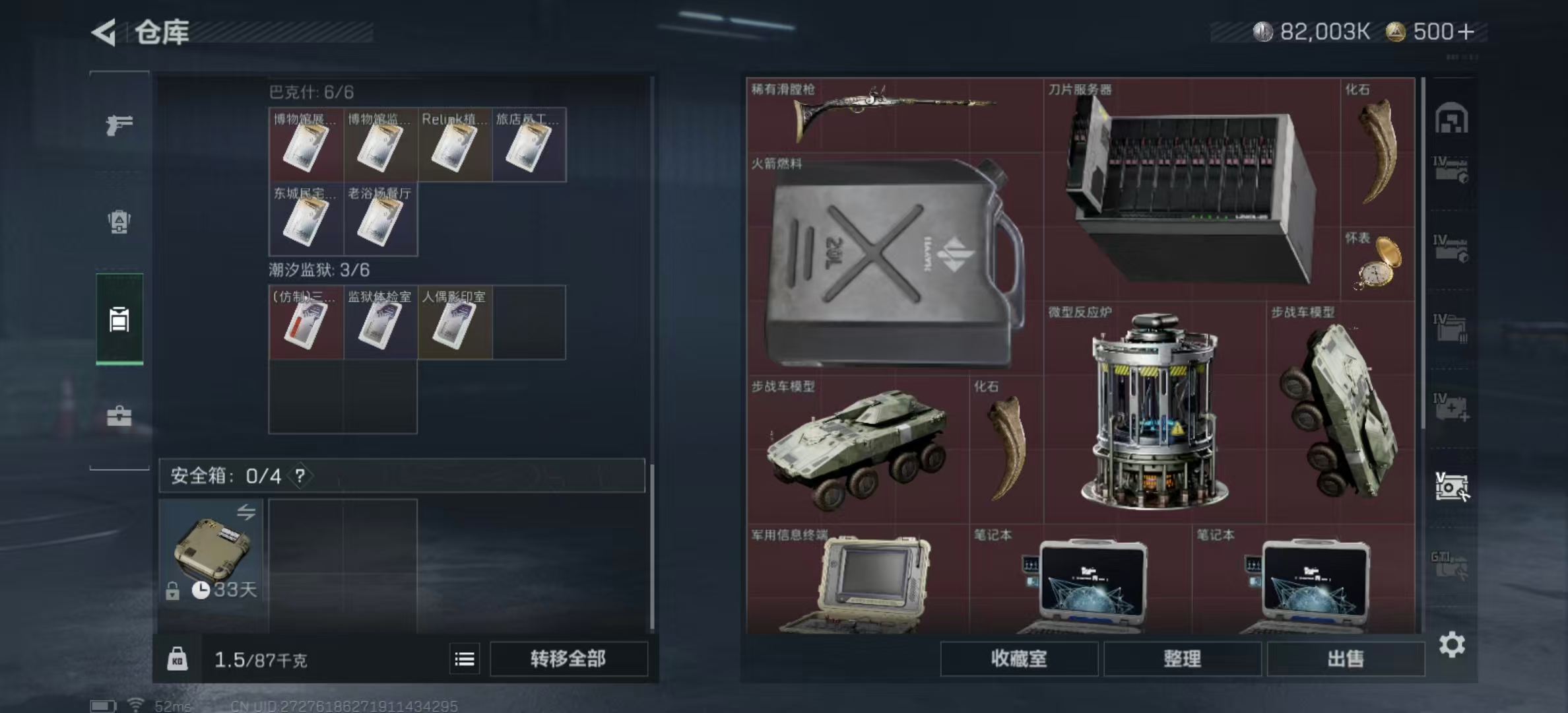Click the 出售 sell button

click(1346, 660)
